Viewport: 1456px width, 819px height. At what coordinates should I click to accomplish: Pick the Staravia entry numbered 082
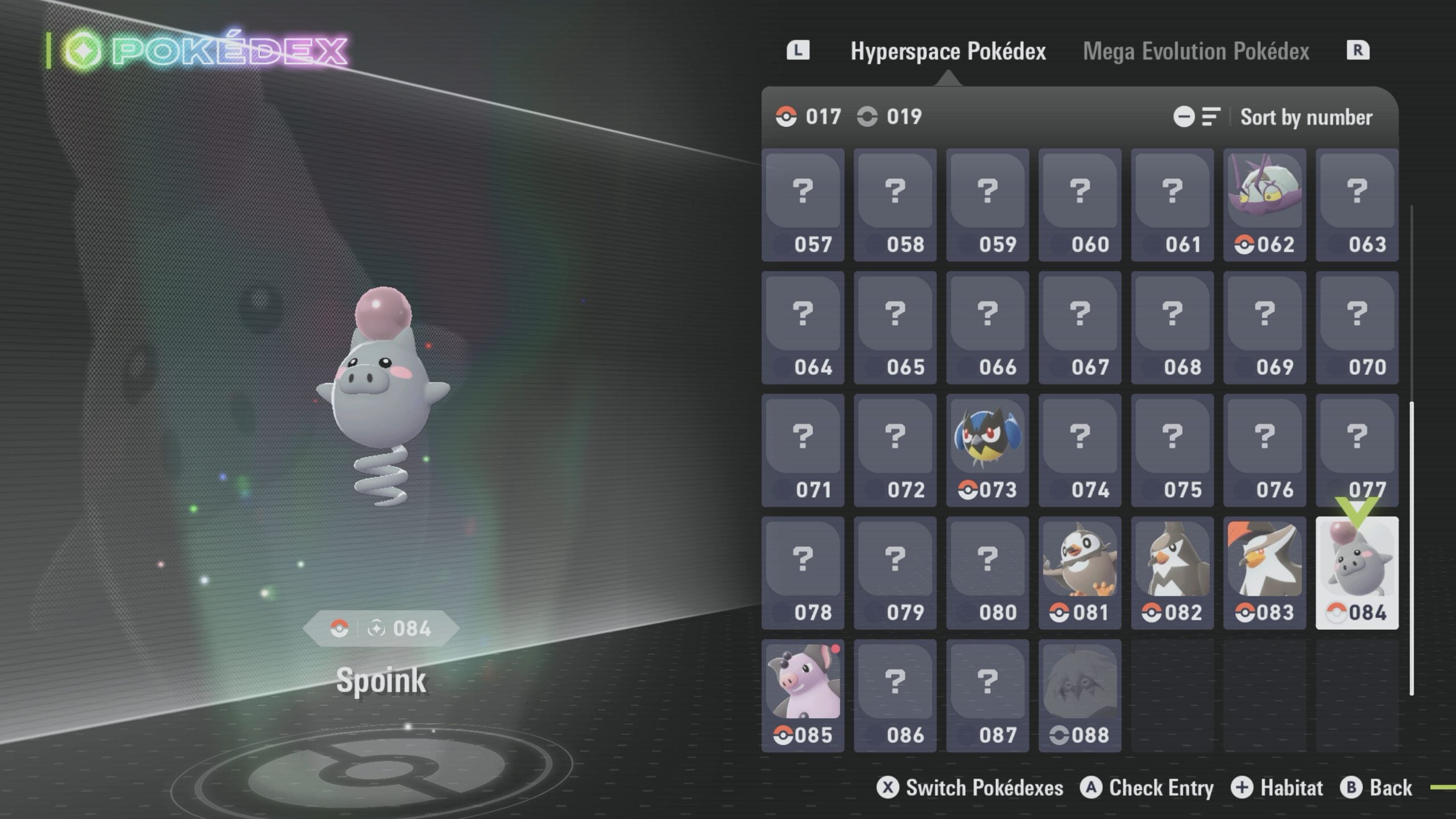1172,573
